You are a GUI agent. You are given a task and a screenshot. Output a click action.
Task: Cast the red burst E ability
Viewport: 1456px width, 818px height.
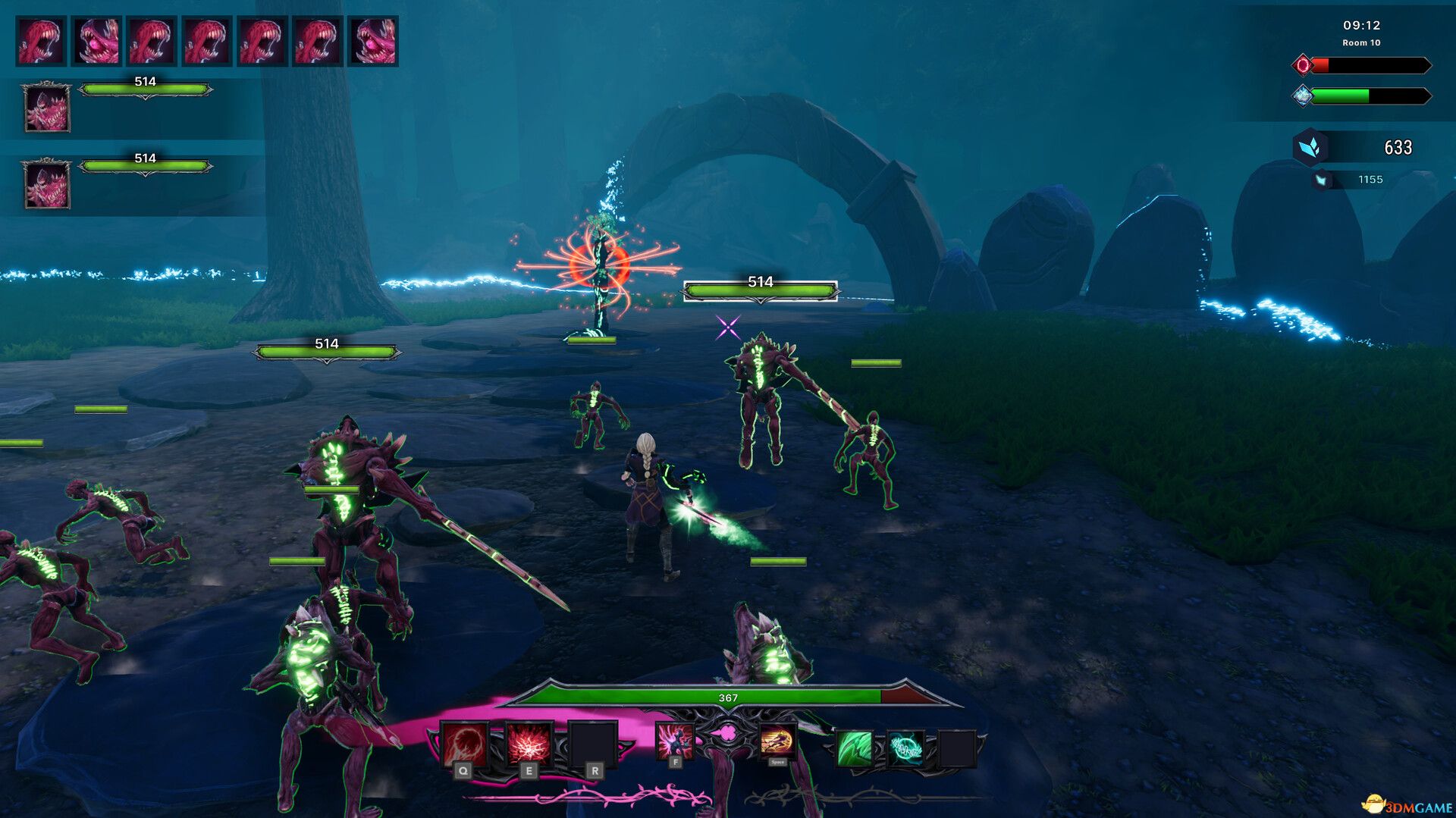[529, 744]
